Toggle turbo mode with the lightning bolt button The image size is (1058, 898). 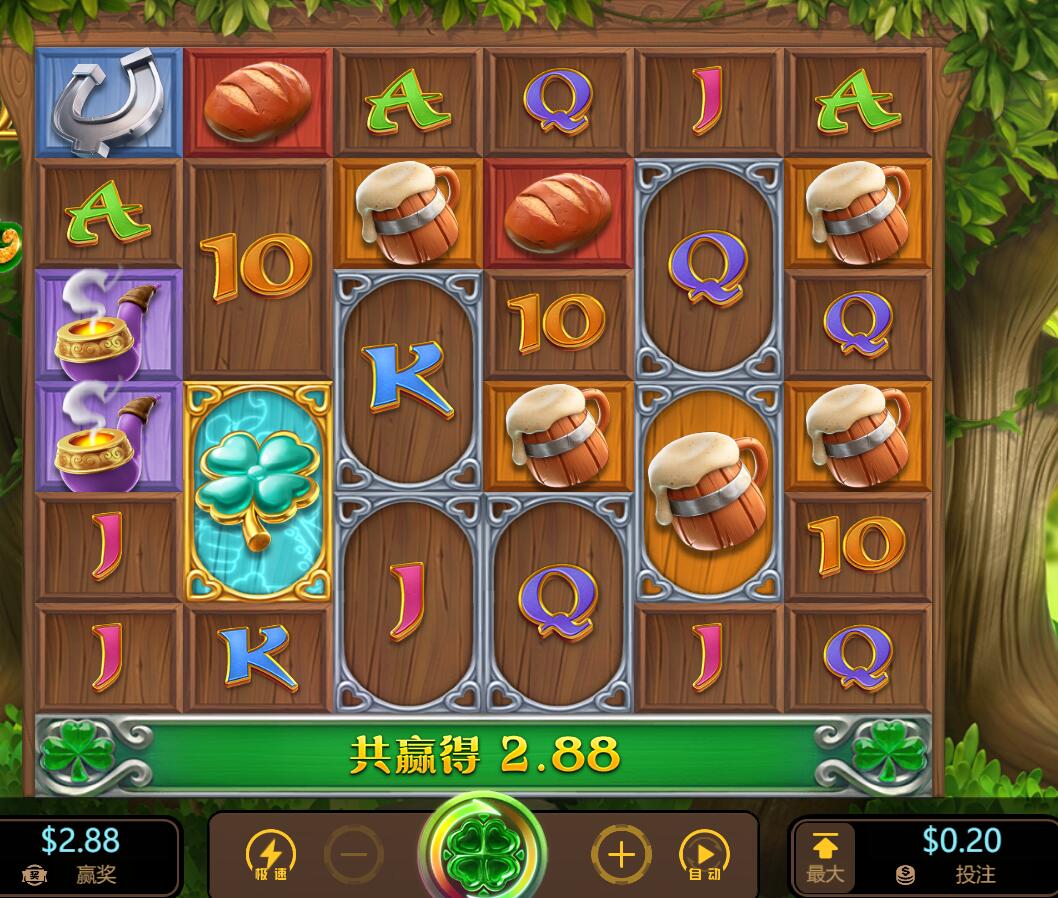coord(270,855)
